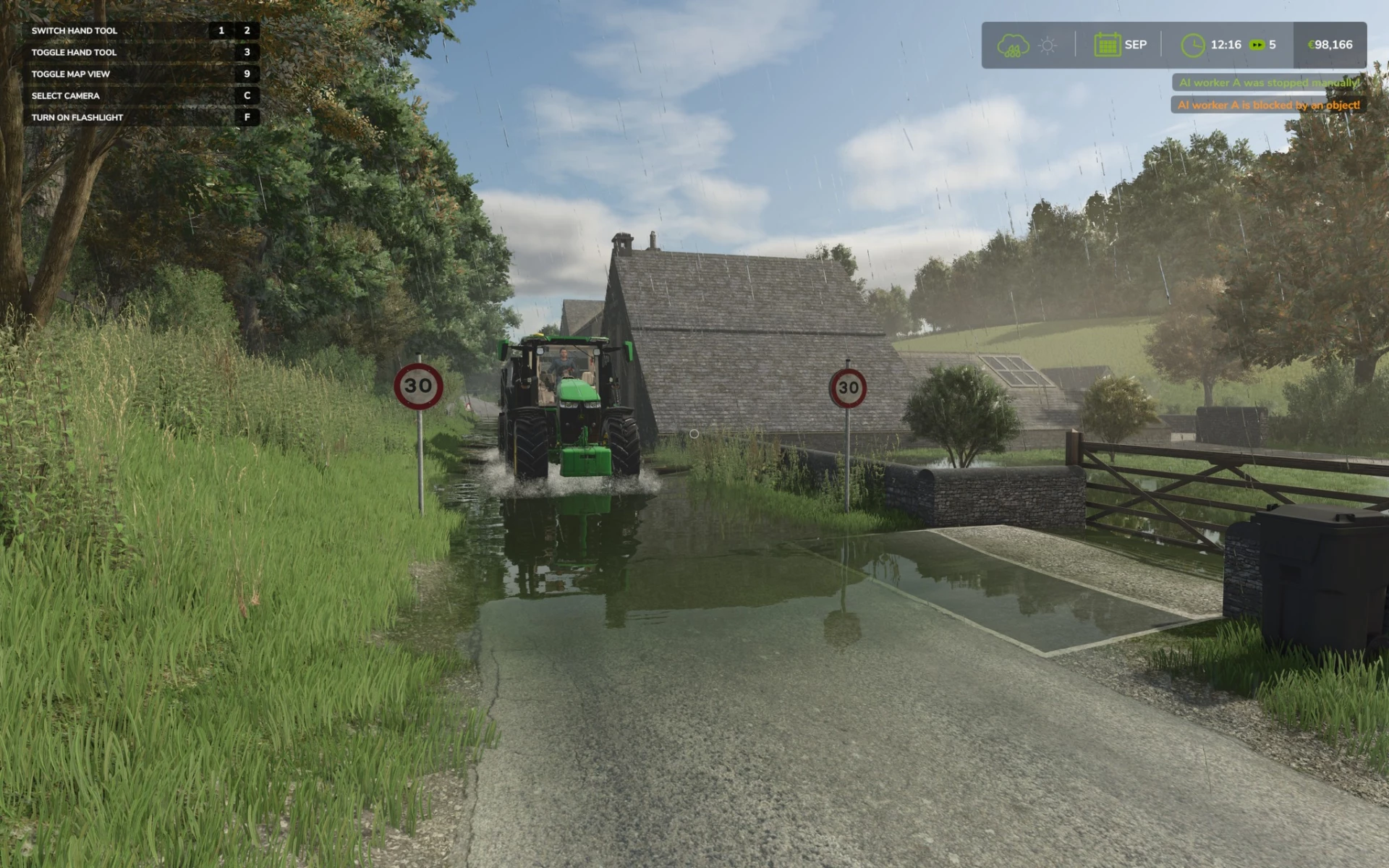The image size is (1389, 868).
Task: Select the keybind badge F for flashlight
Action: pos(247,116)
